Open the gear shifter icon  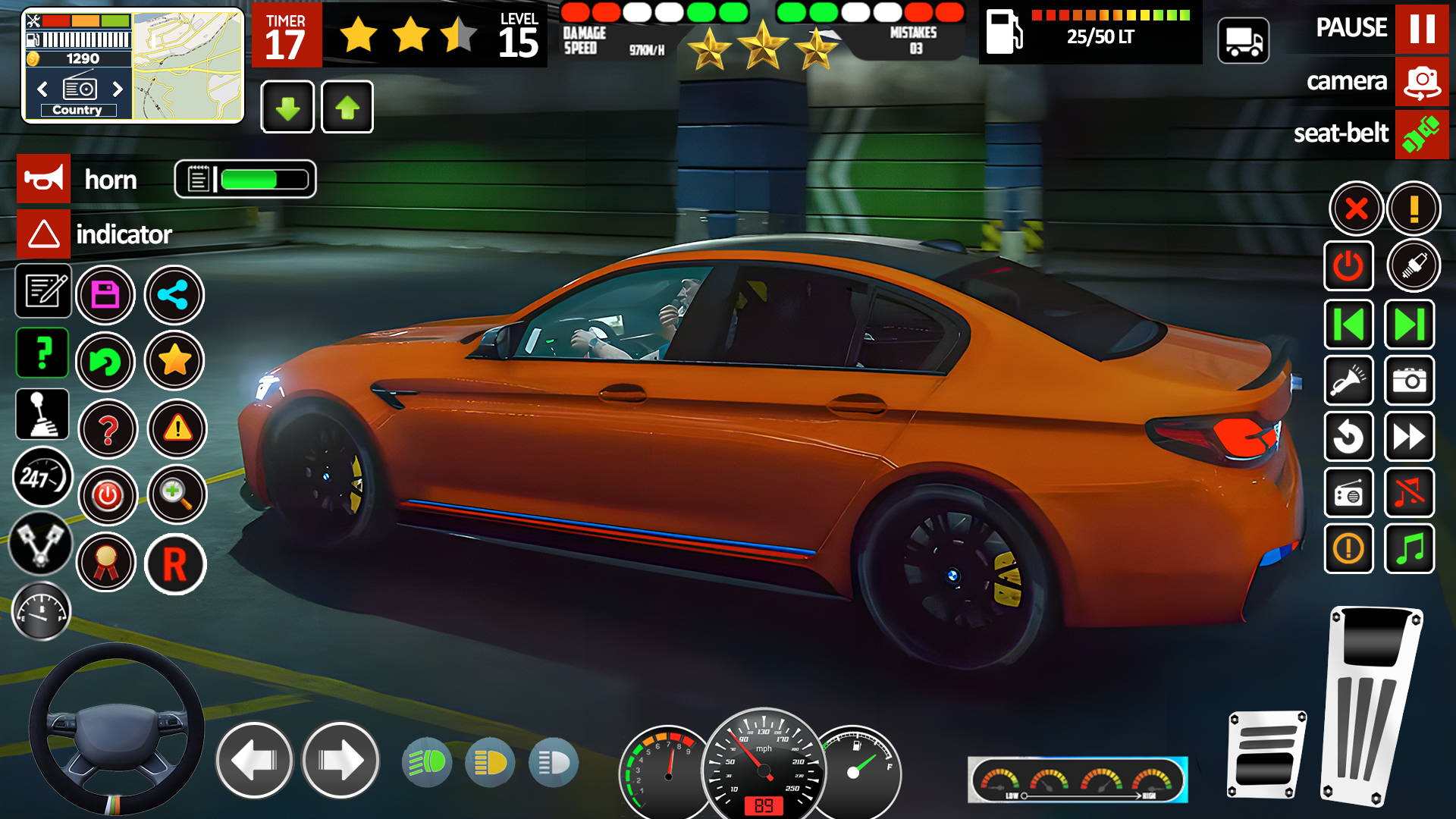(x=42, y=415)
